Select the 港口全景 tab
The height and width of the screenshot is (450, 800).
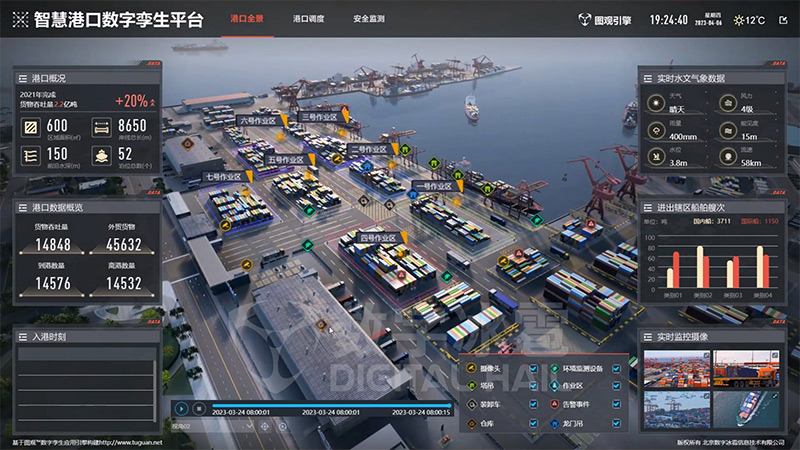[247, 19]
